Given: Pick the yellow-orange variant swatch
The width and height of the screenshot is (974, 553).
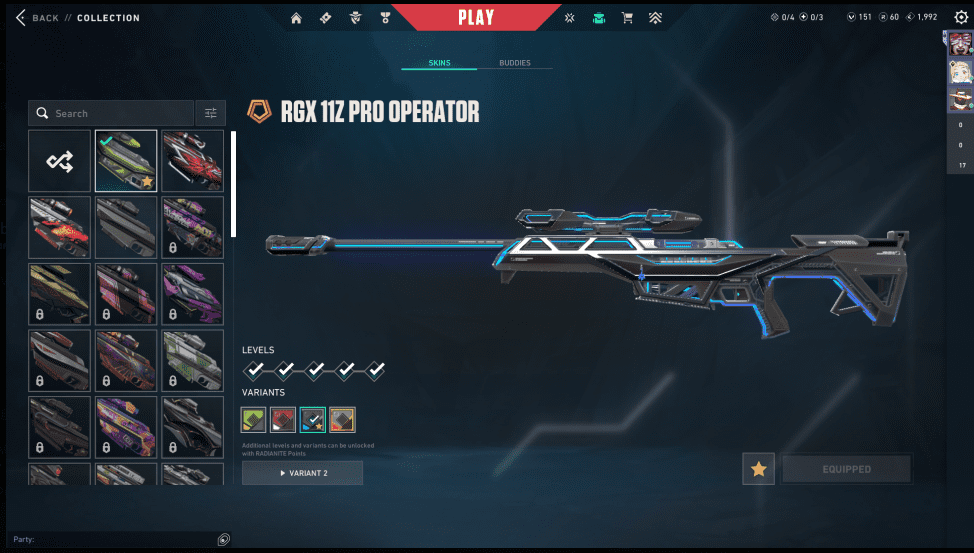Looking at the screenshot, I should pos(343,419).
